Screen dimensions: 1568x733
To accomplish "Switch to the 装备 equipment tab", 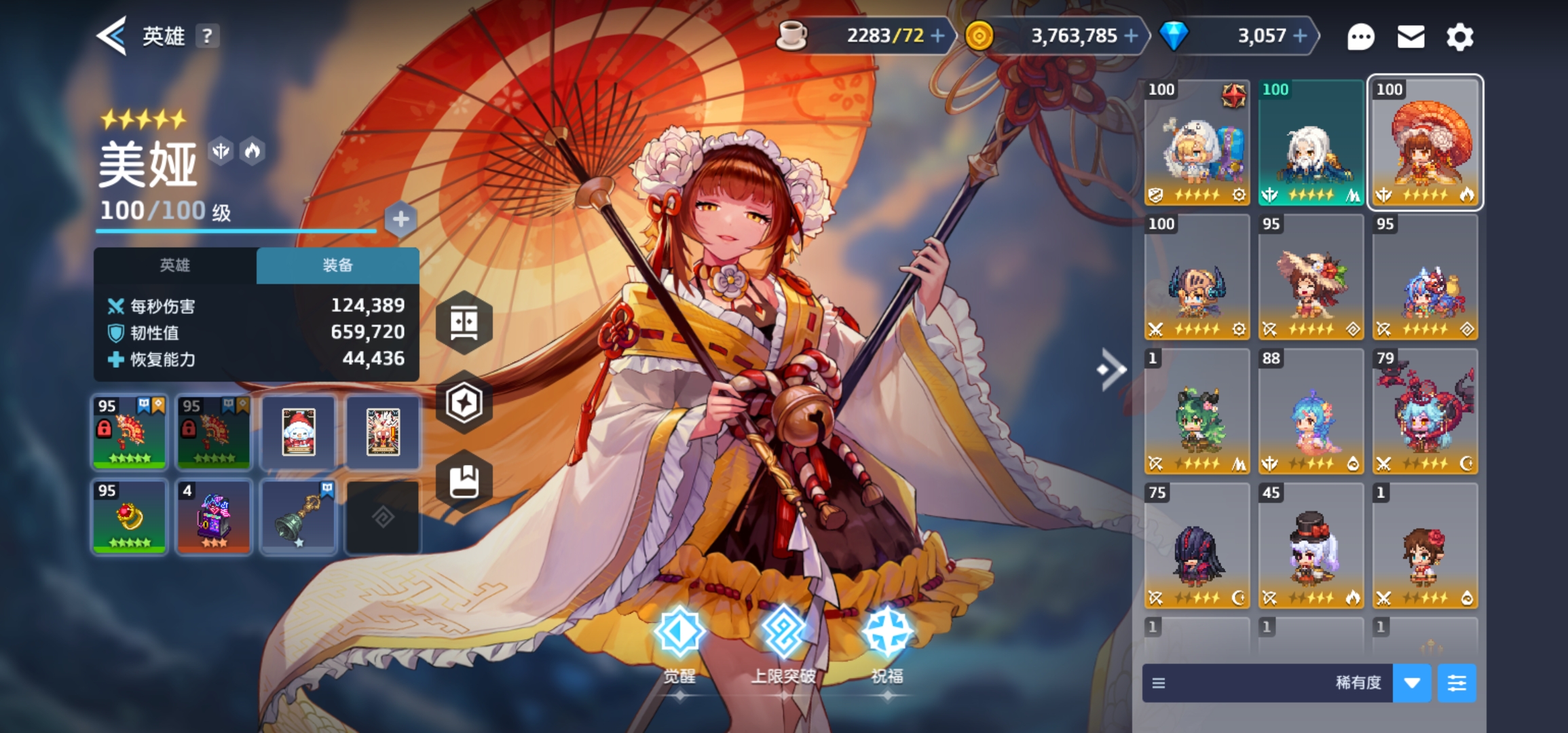I will pos(337,265).
